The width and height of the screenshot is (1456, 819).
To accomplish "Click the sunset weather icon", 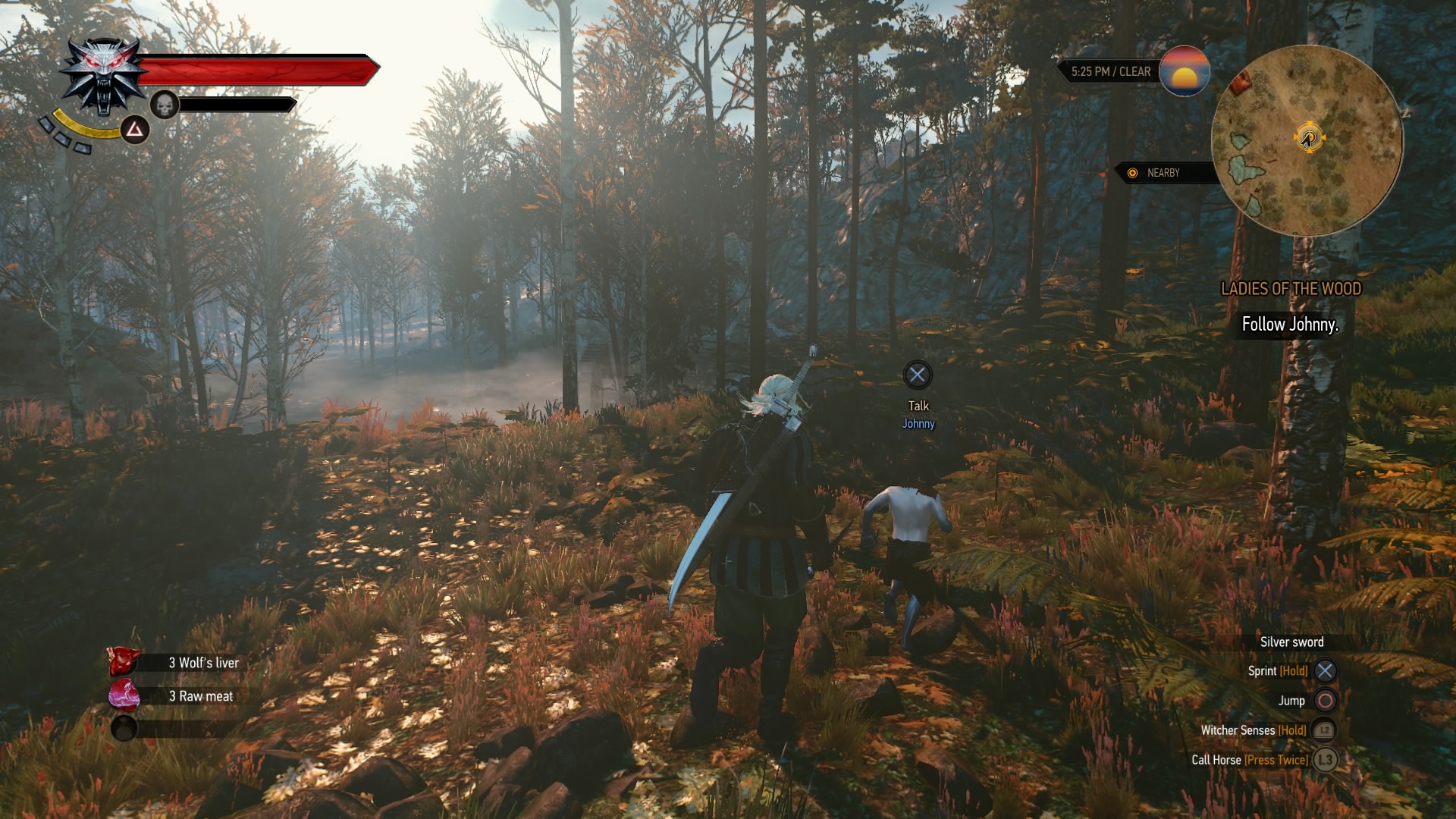I will [1184, 71].
